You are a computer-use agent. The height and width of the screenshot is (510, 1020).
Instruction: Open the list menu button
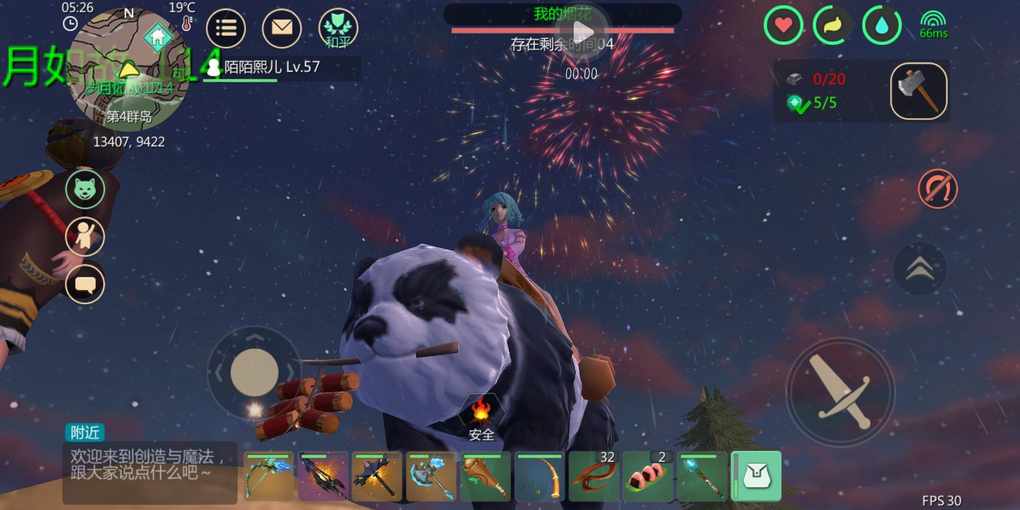pos(226,28)
